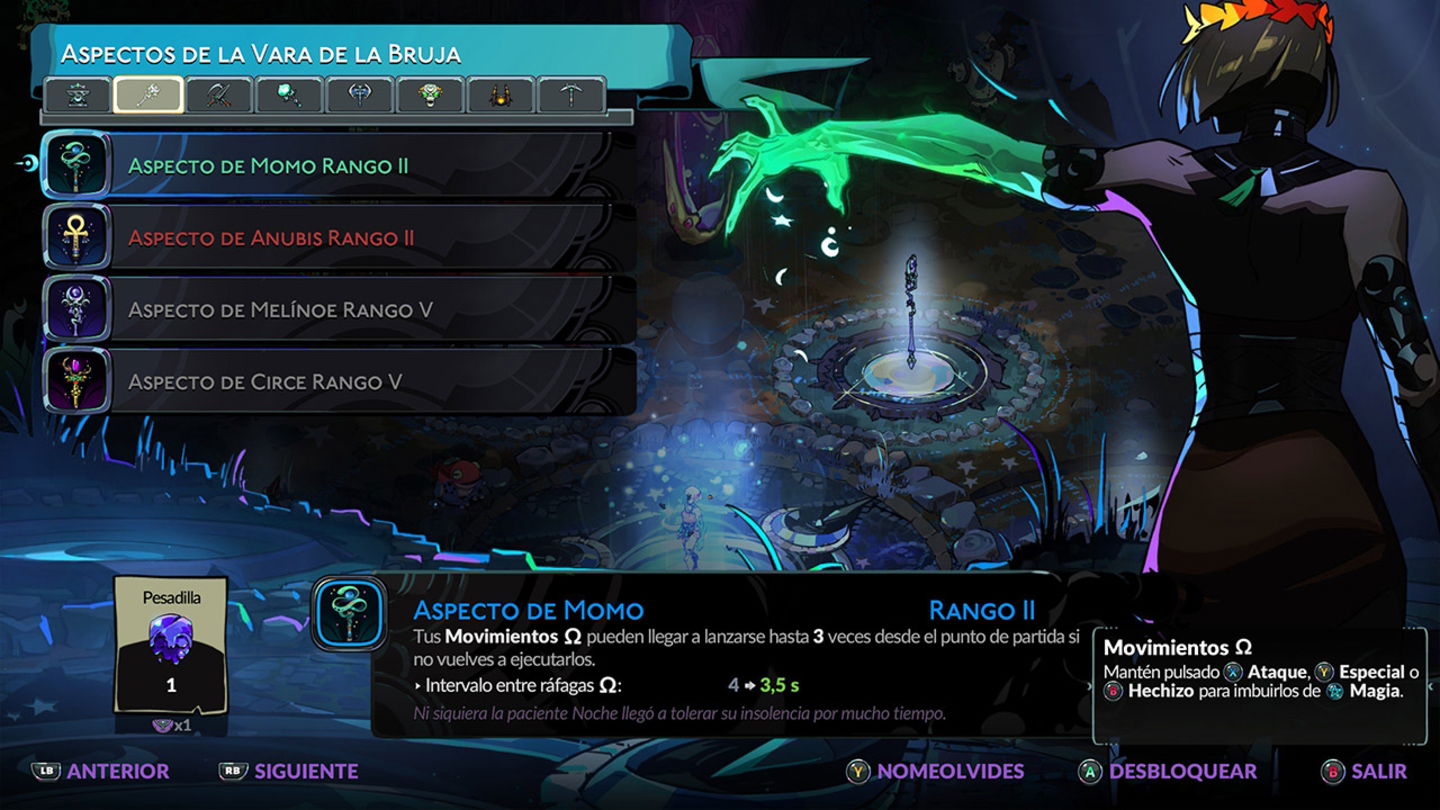Go to the Siguiente weapon category
Viewport: 1440px width, 810px height.
(x=289, y=771)
